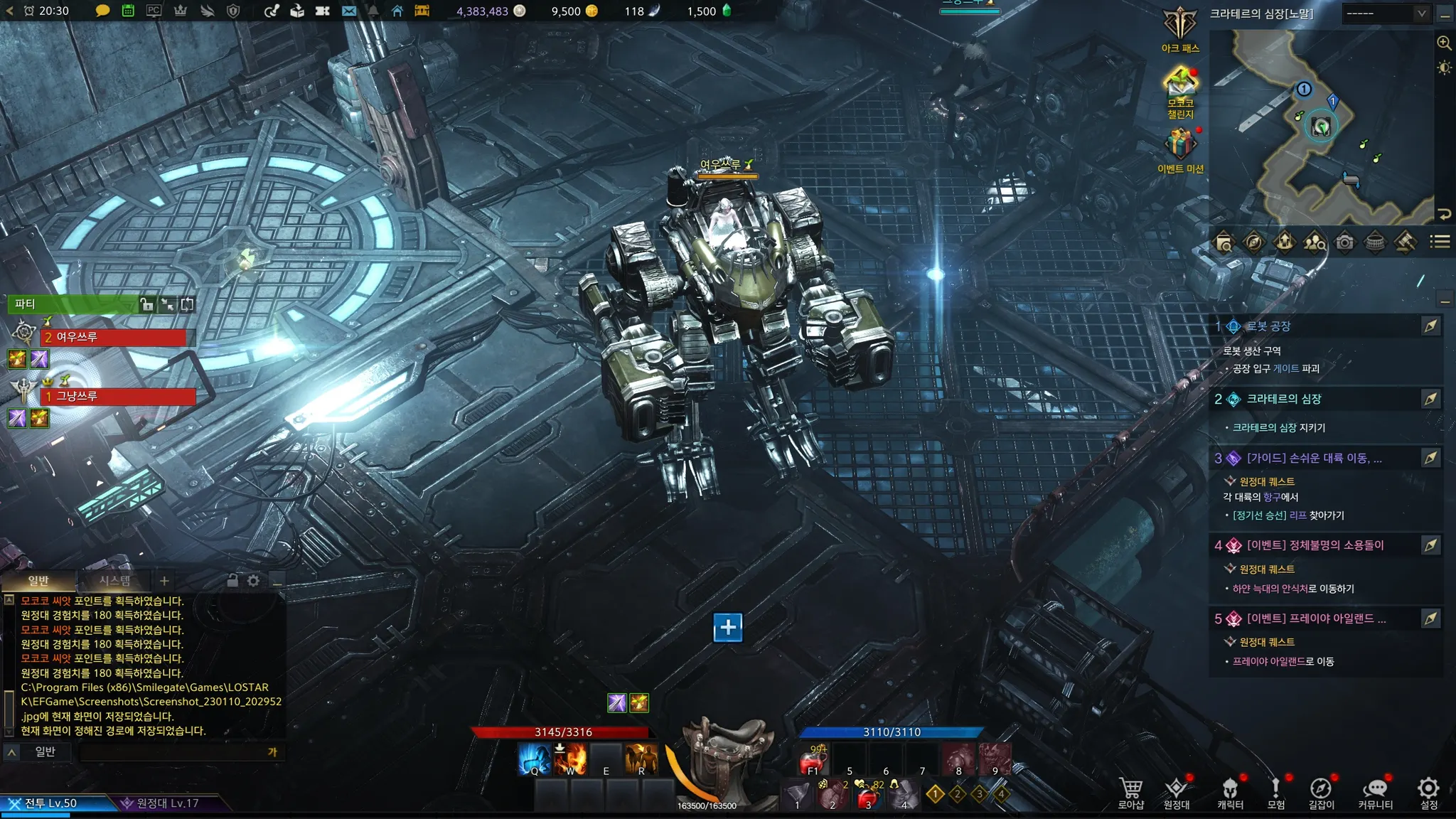Open the mail envelope icon
1456x819 pixels.
click(348, 11)
